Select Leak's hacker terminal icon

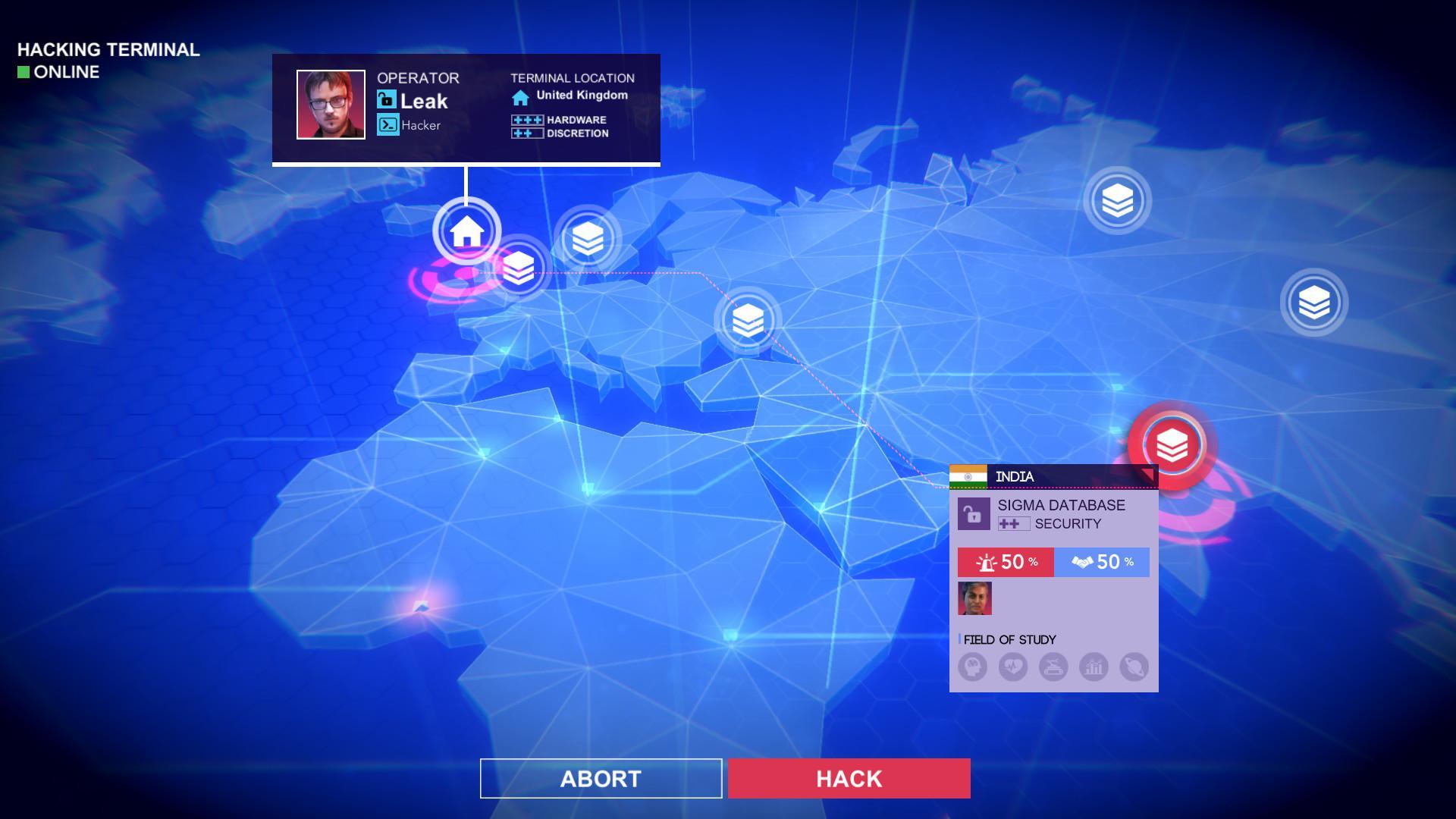[388, 124]
